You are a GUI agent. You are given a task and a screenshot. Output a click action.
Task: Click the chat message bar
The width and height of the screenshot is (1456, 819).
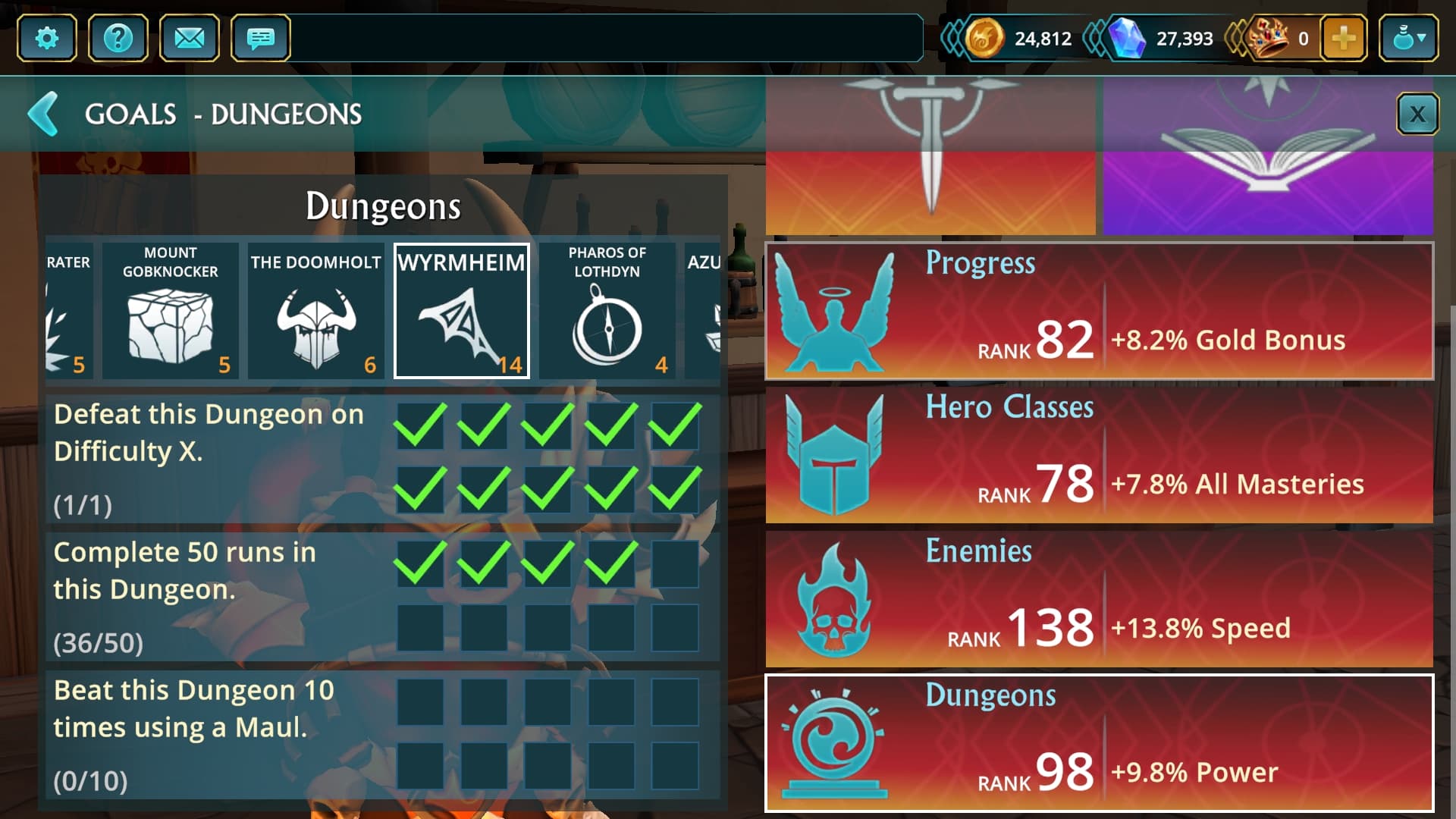coord(607,38)
